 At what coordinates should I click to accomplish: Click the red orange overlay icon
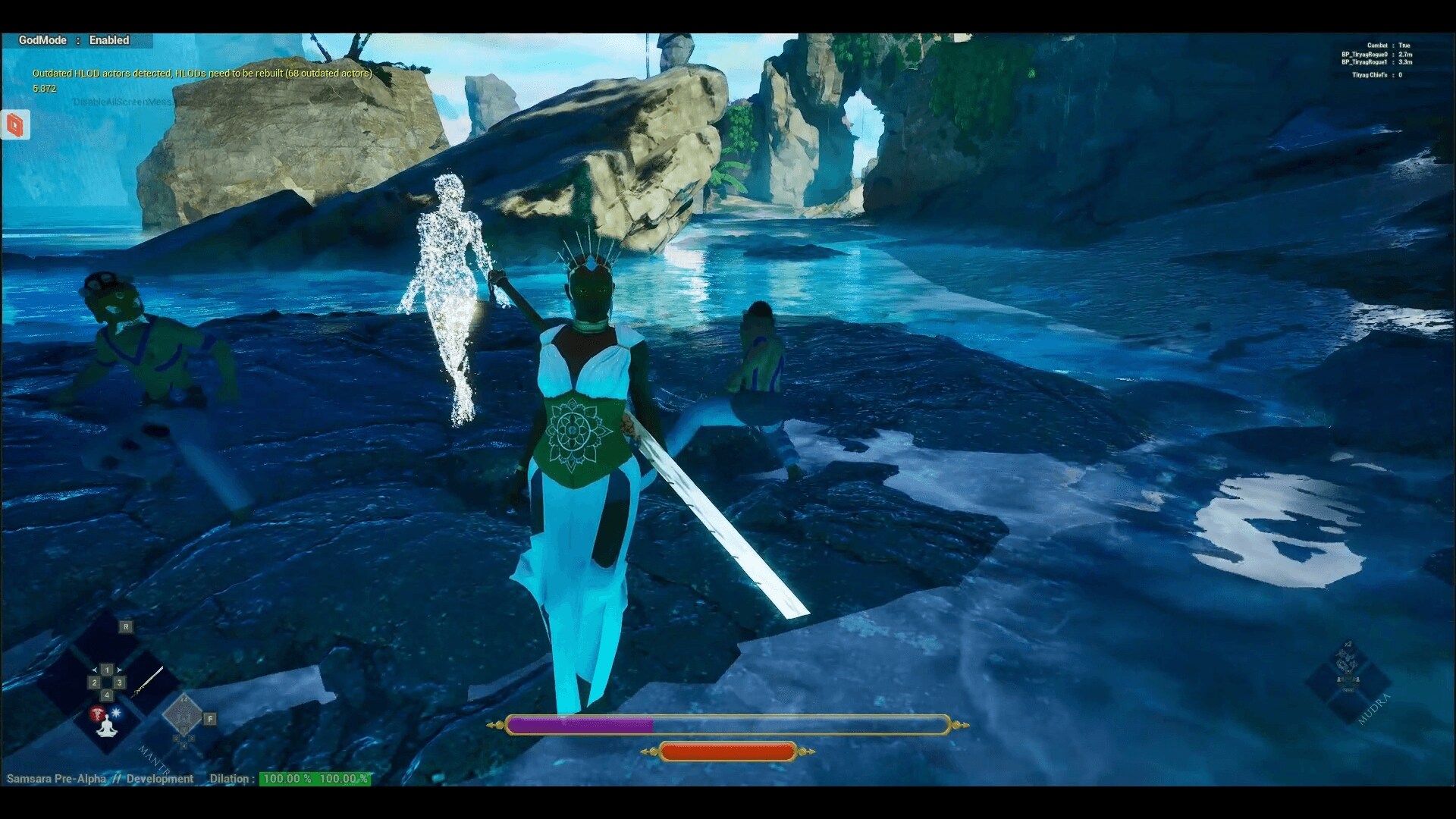(x=15, y=125)
